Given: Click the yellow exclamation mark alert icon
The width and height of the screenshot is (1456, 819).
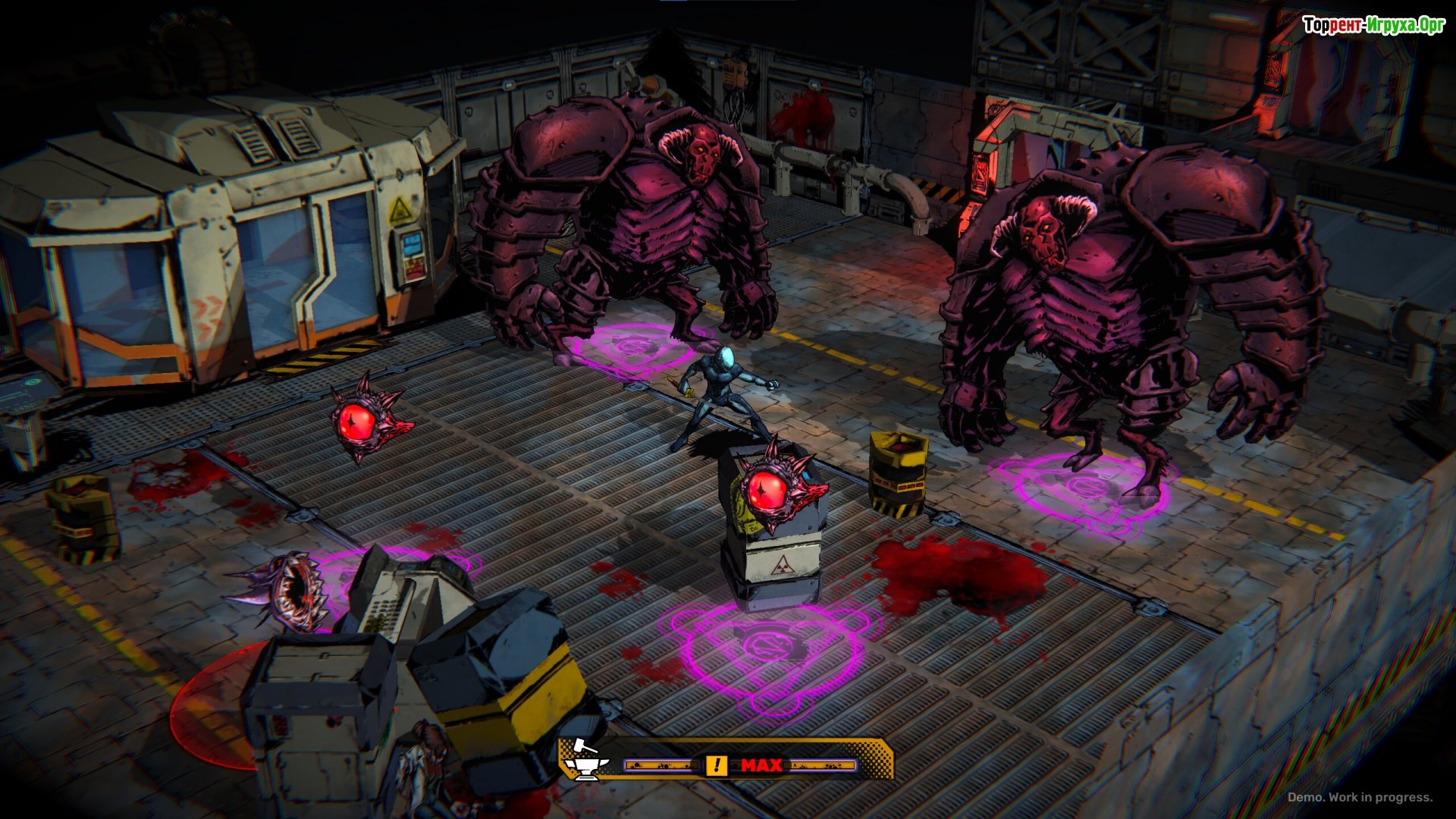Looking at the screenshot, I should 716,765.
